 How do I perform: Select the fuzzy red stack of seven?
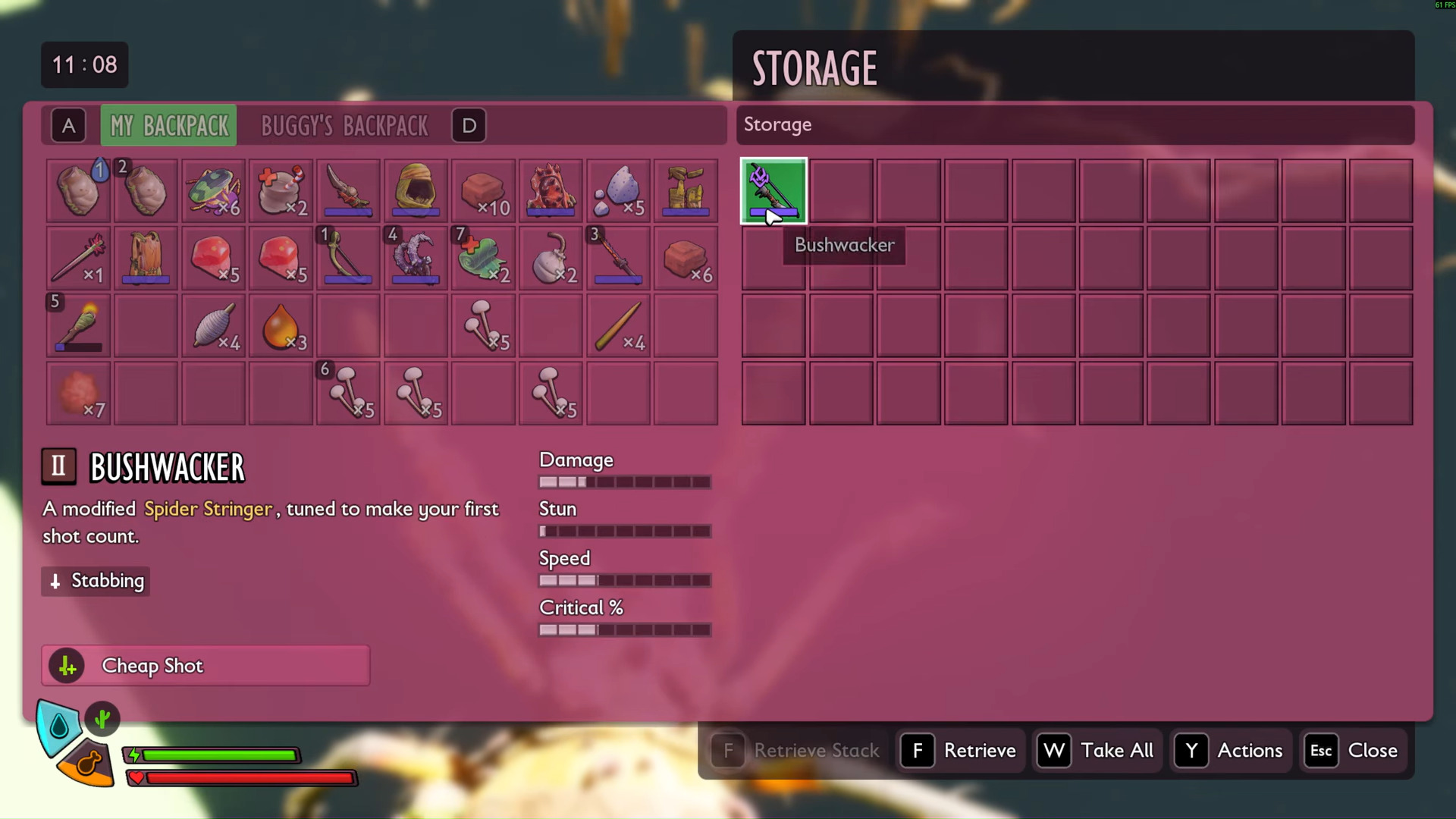(78, 394)
